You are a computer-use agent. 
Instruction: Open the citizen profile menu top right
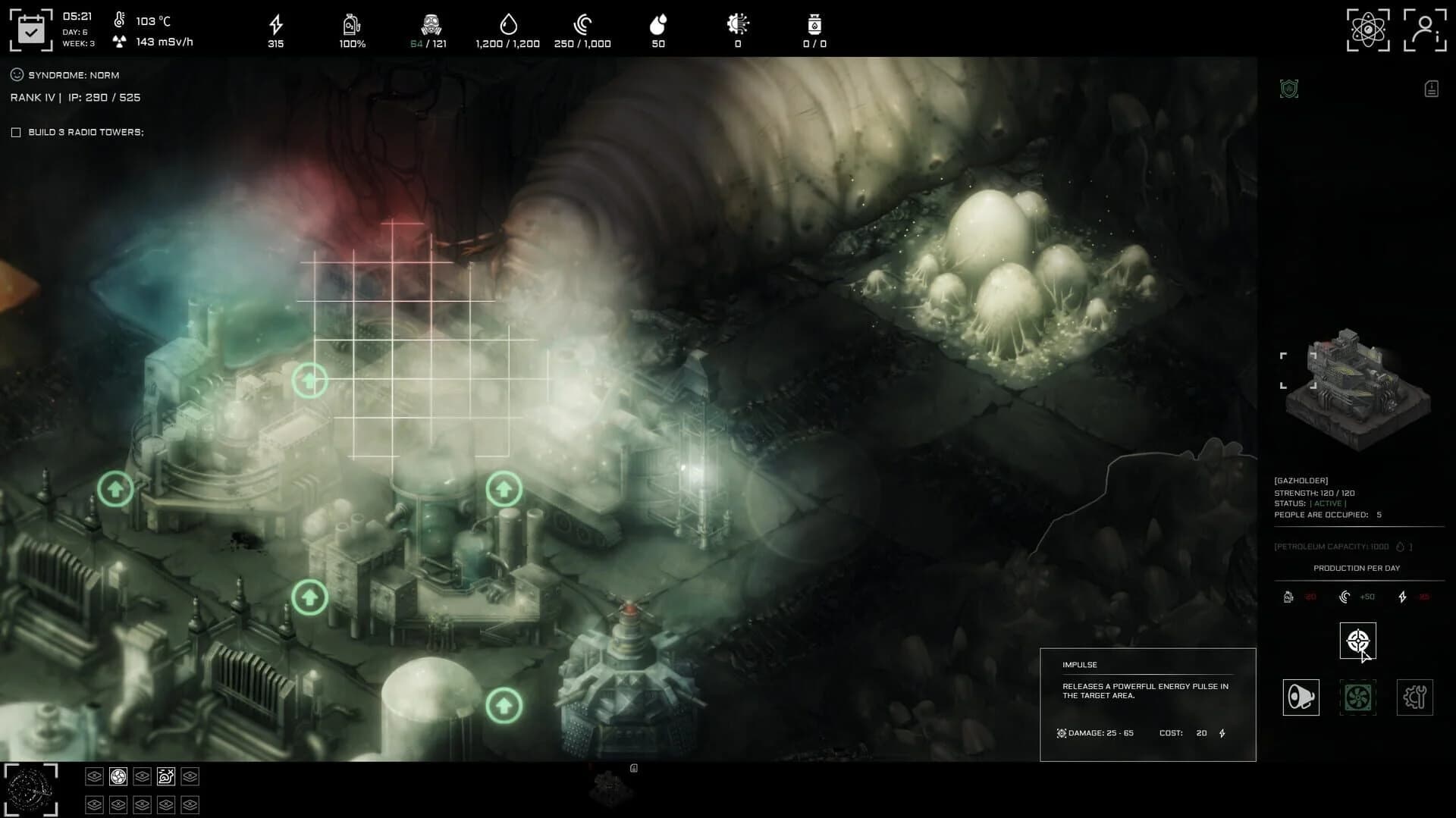(1426, 30)
